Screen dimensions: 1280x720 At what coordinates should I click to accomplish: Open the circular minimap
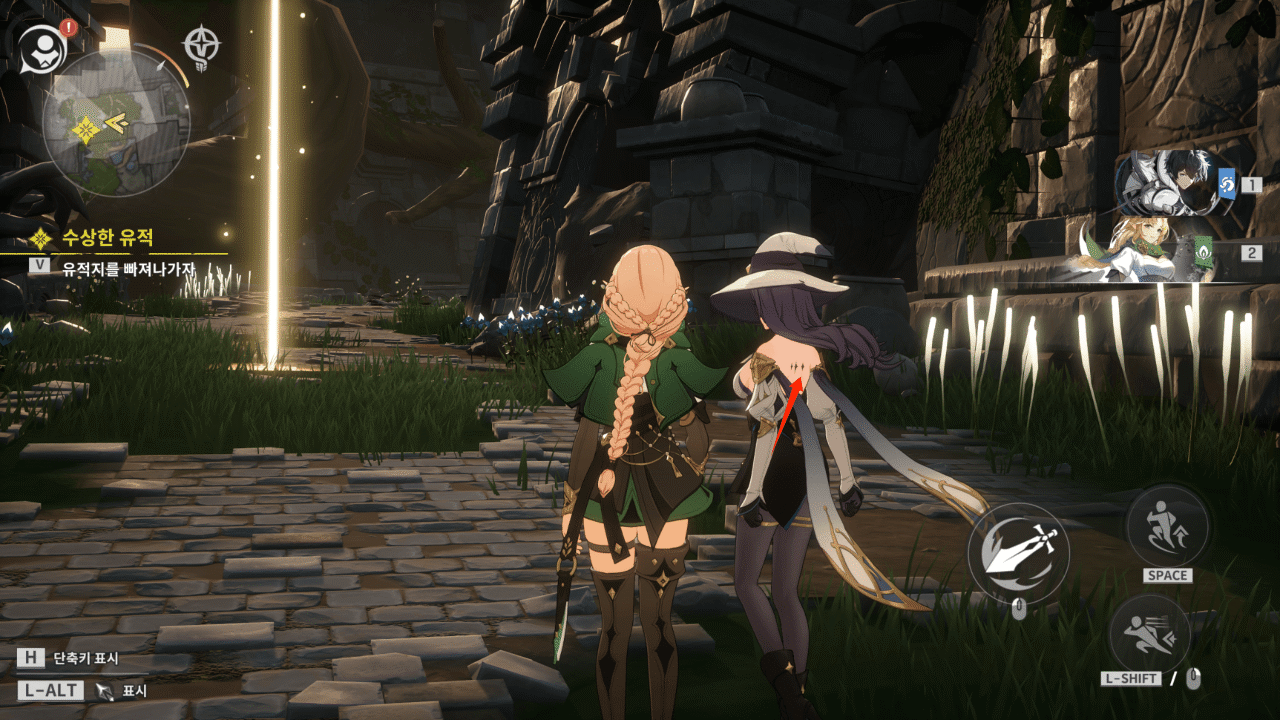click(x=116, y=123)
